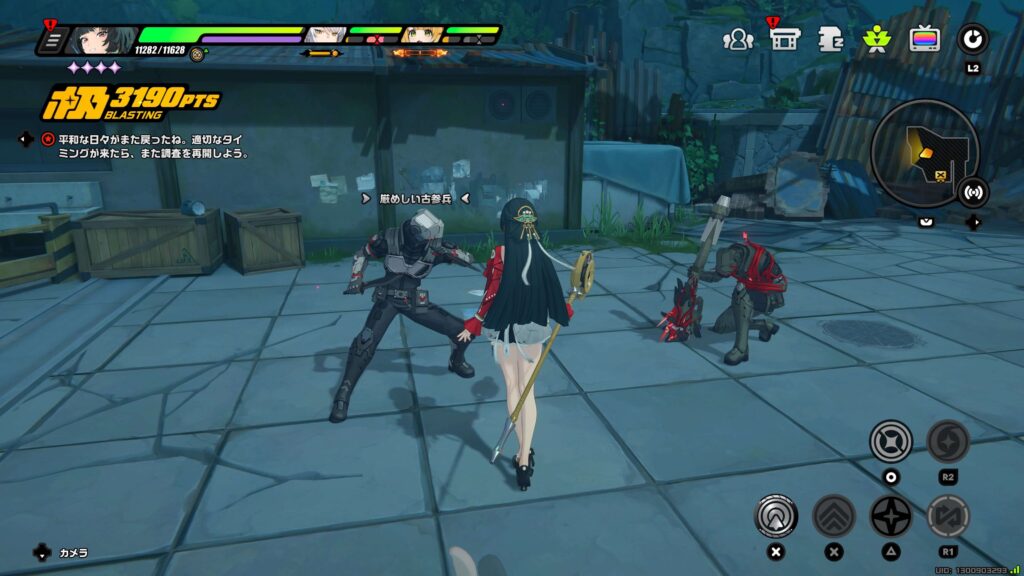Activate the four-point star special skill

(x=890, y=516)
